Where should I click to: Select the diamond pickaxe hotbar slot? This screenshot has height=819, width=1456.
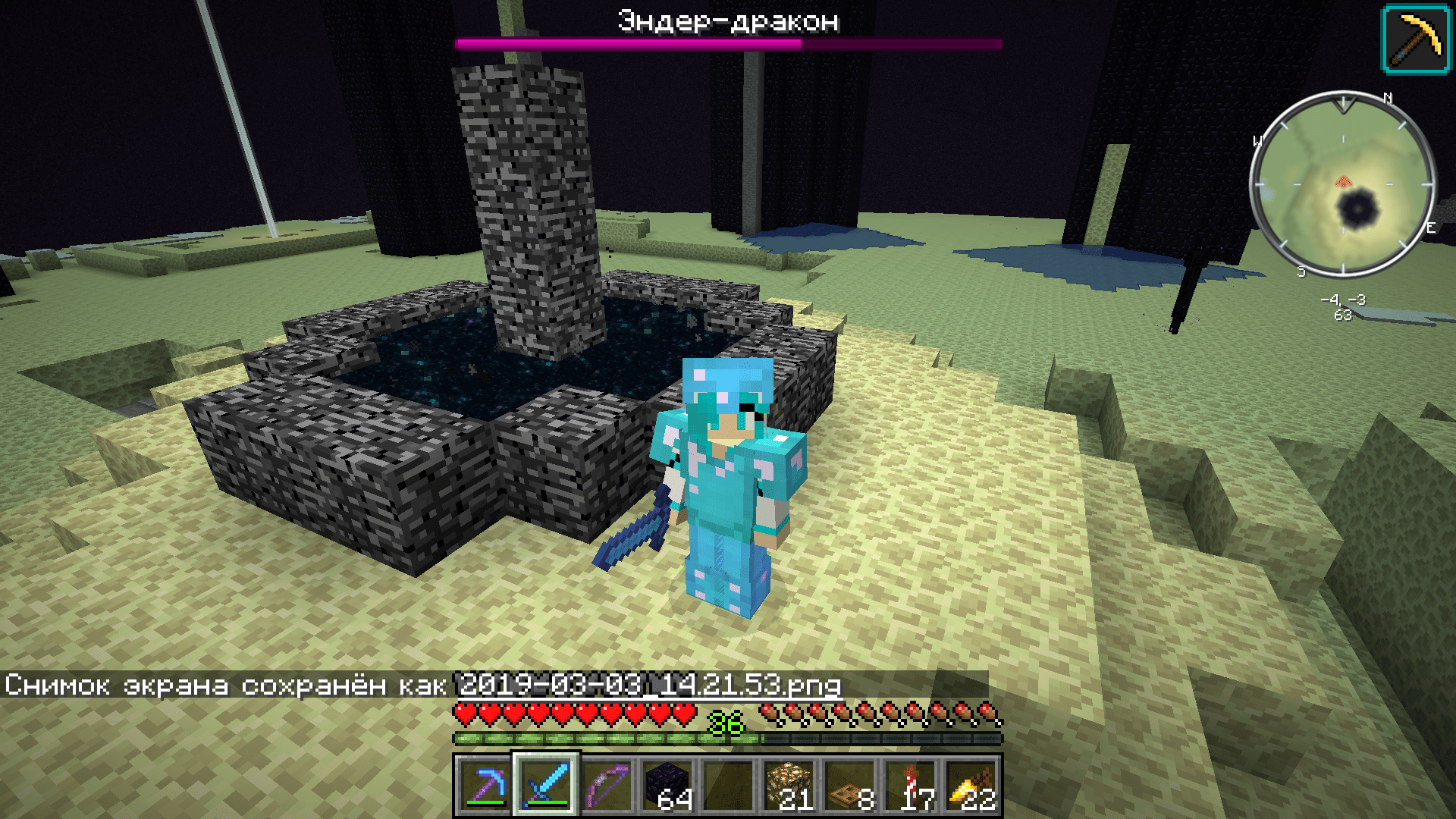tap(485, 786)
